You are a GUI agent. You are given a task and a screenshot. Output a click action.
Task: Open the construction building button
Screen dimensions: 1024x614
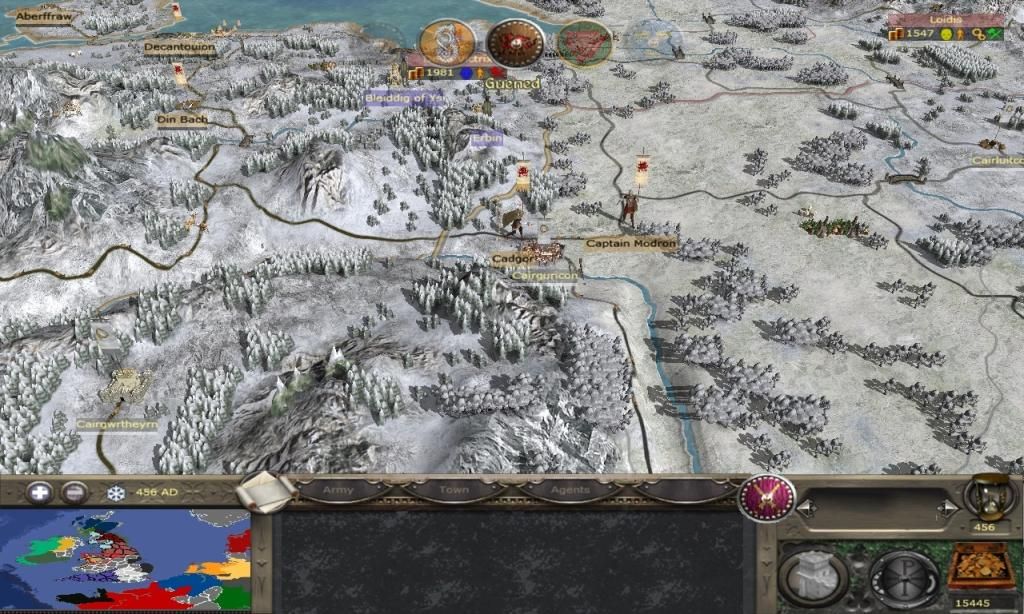pyautogui.click(x=813, y=576)
